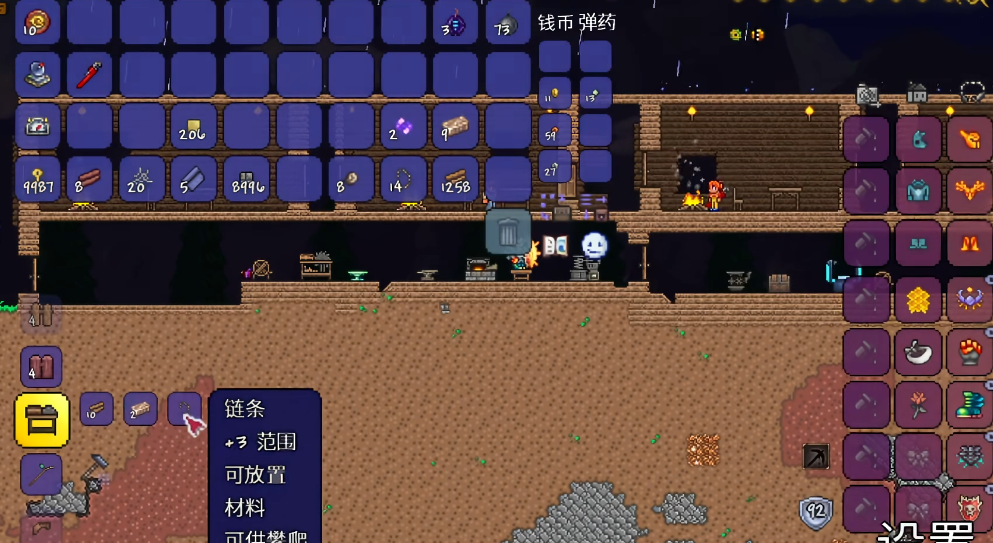Select the 8996 stone block stack
Image resolution: width=993 pixels, height=543 pixels.
pos(247,179)
